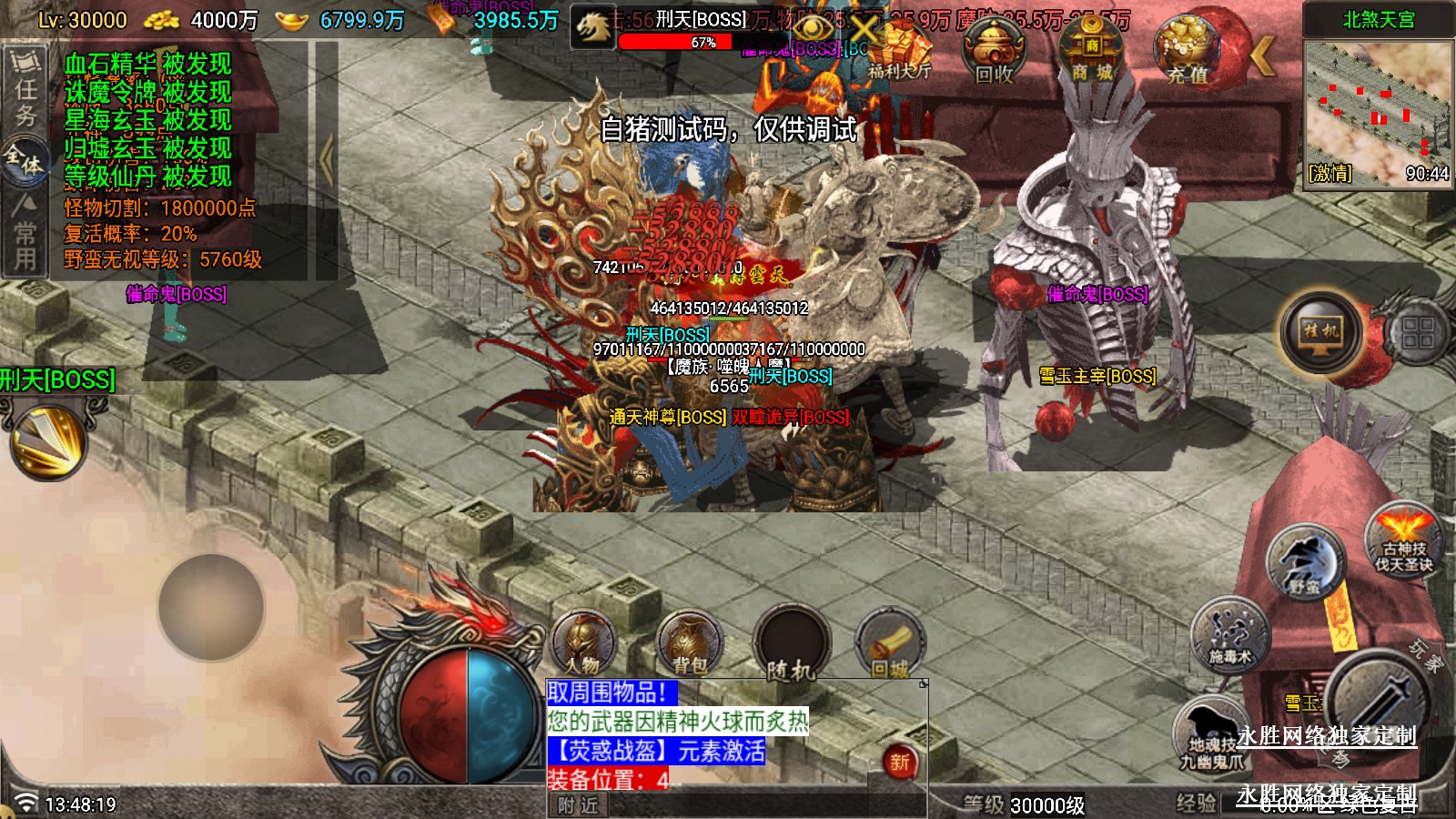Collapse the left info panel with the arrow
This screenshot has height=819, width=1456.
(326, 160)
